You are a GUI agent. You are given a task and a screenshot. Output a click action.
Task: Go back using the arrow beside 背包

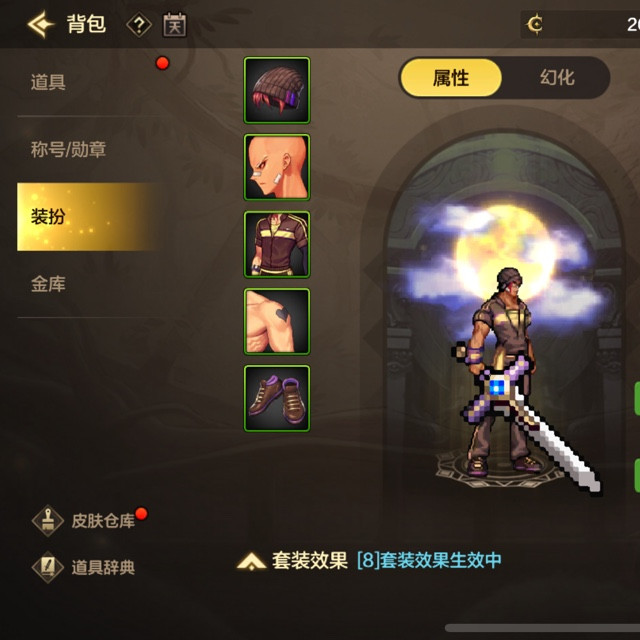(x=40, y=24)
